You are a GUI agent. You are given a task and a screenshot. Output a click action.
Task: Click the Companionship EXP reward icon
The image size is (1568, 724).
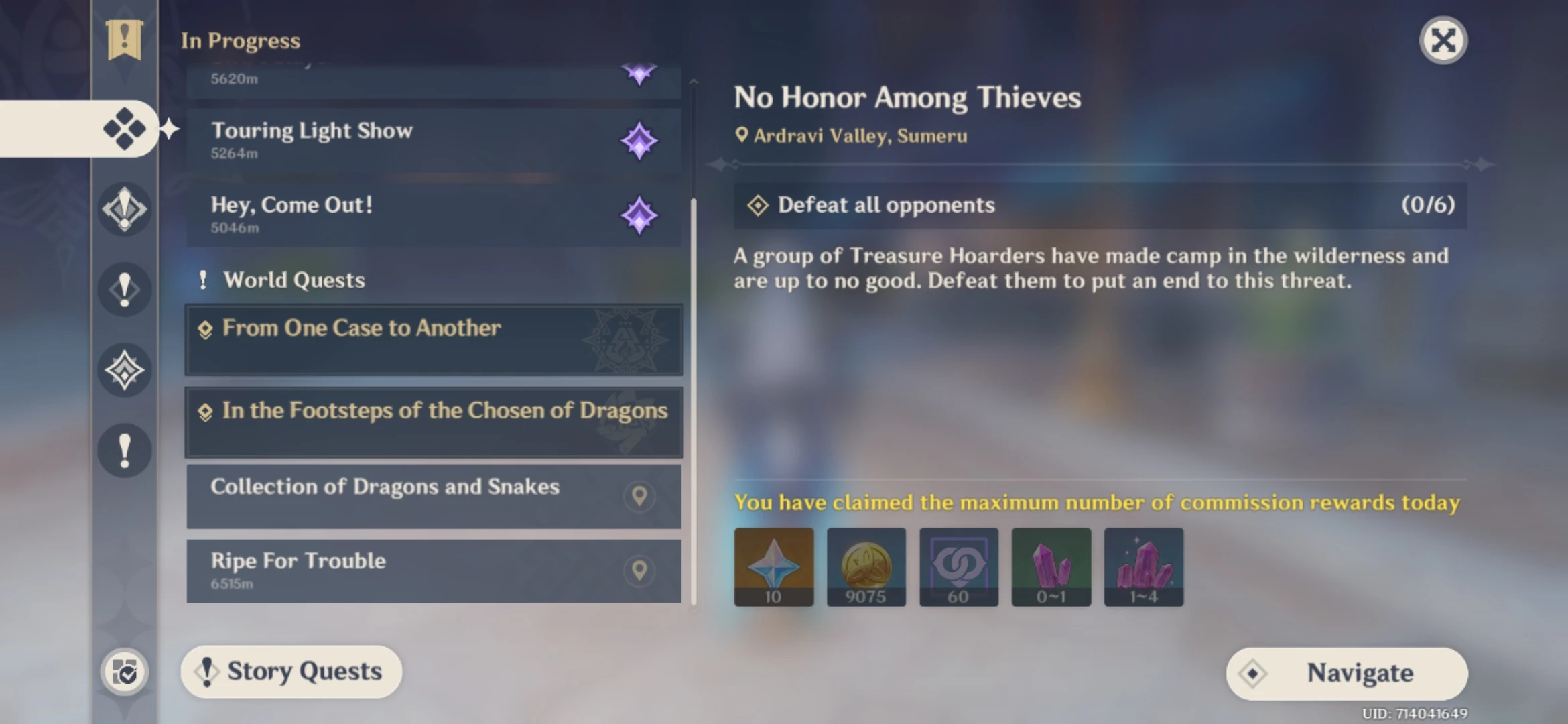[x=958, y=566]
